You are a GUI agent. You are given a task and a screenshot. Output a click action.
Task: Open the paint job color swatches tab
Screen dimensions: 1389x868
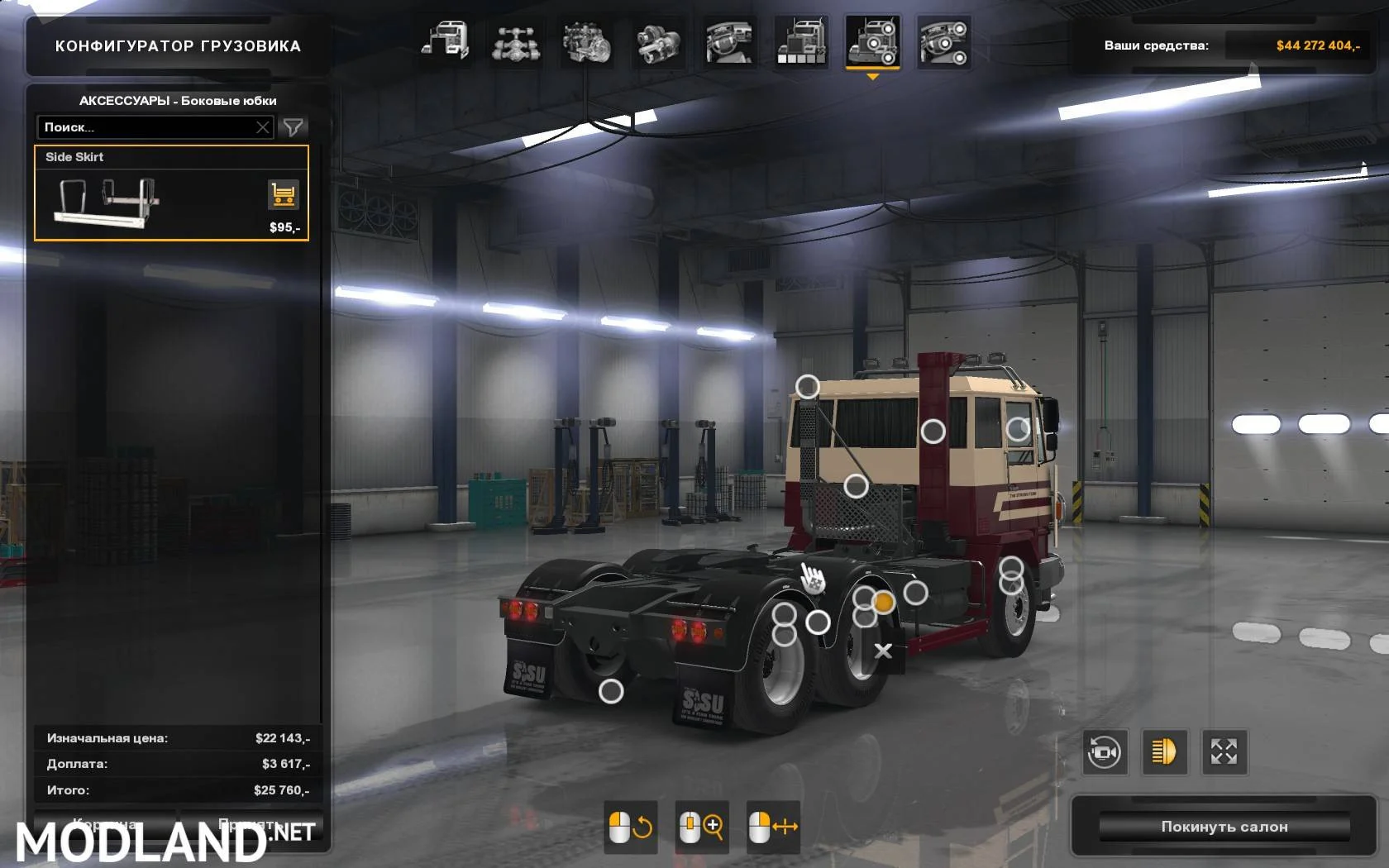click(x=801, y=41)
